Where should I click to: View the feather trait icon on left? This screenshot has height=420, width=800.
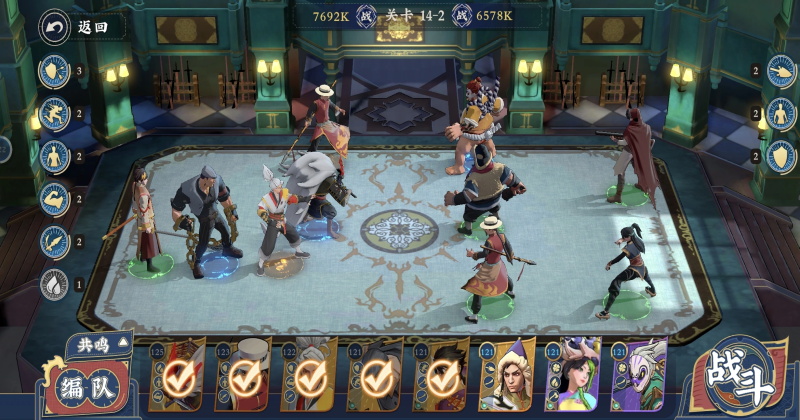53,242
